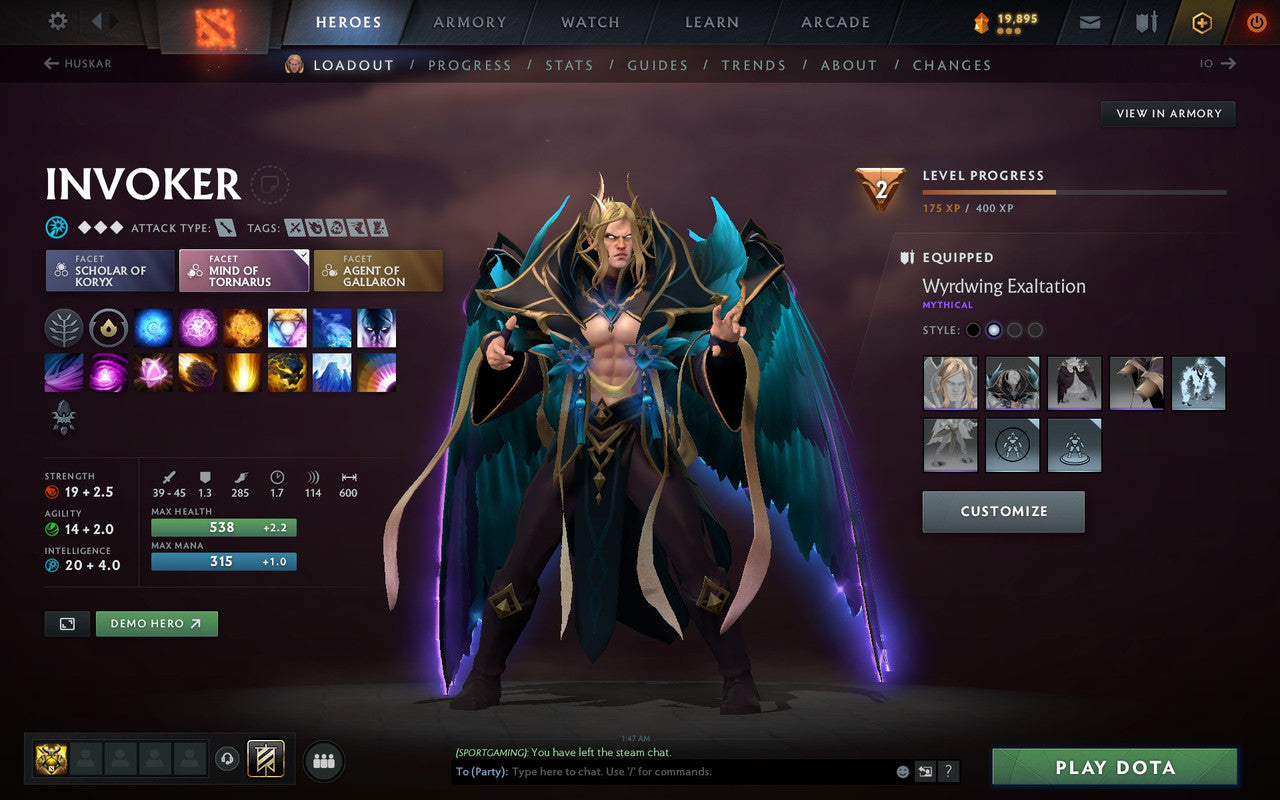Click the Forged Spirit summon icon
Viewport: 1280px width, 800px height.
62,418
